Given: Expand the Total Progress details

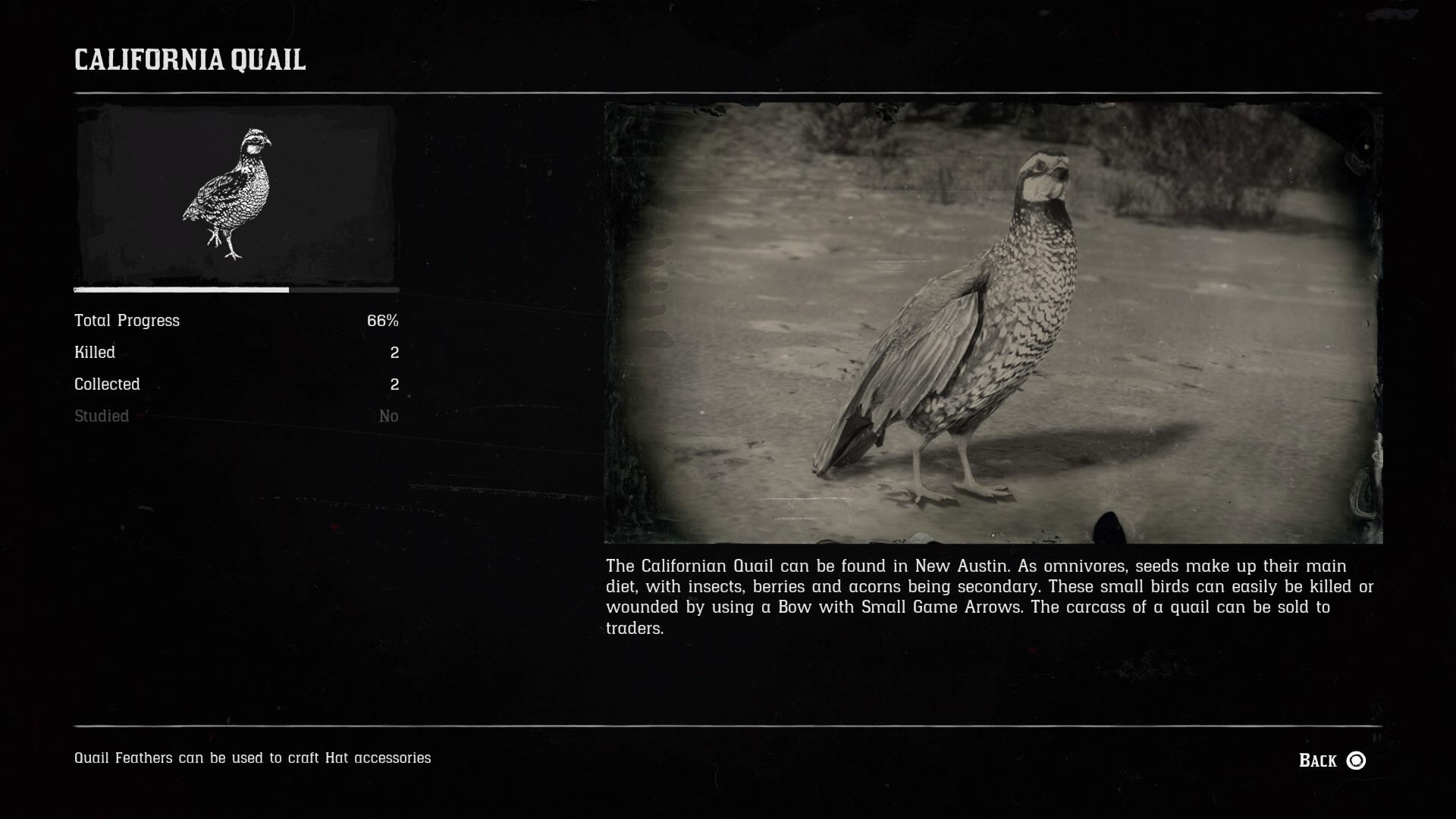Looking at the screenshot, I should 235,320.
